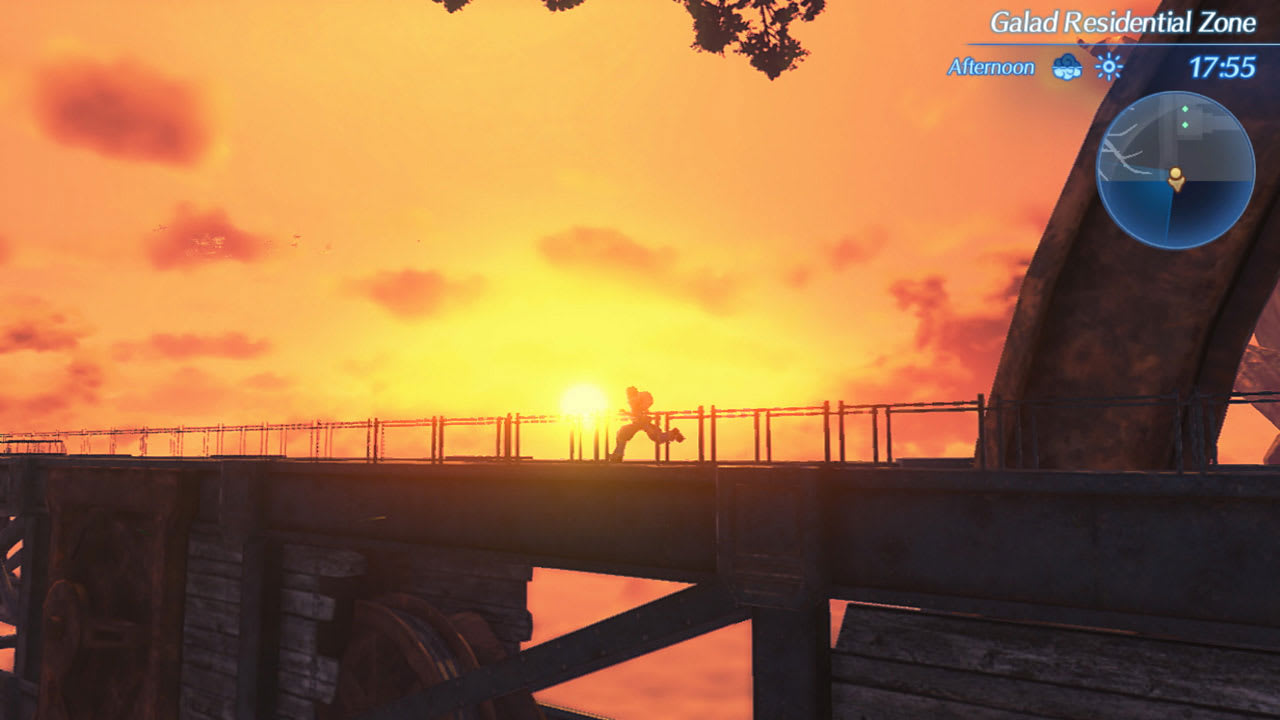Toggle the Afternoon time-of-day indicator
This screenshot has width=1280, height=720.
point(988,68)
